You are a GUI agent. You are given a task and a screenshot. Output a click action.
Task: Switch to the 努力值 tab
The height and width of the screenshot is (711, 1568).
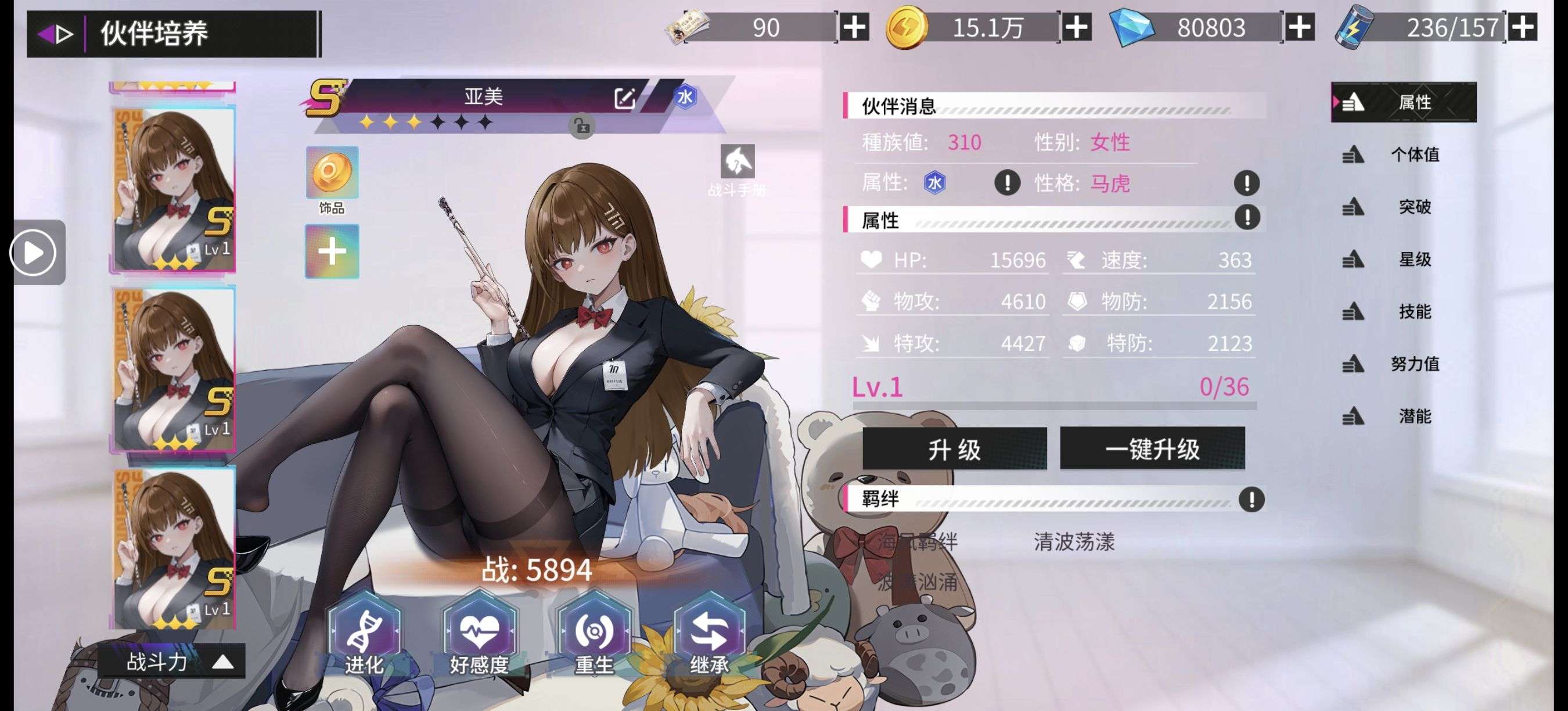point(1415,364)
